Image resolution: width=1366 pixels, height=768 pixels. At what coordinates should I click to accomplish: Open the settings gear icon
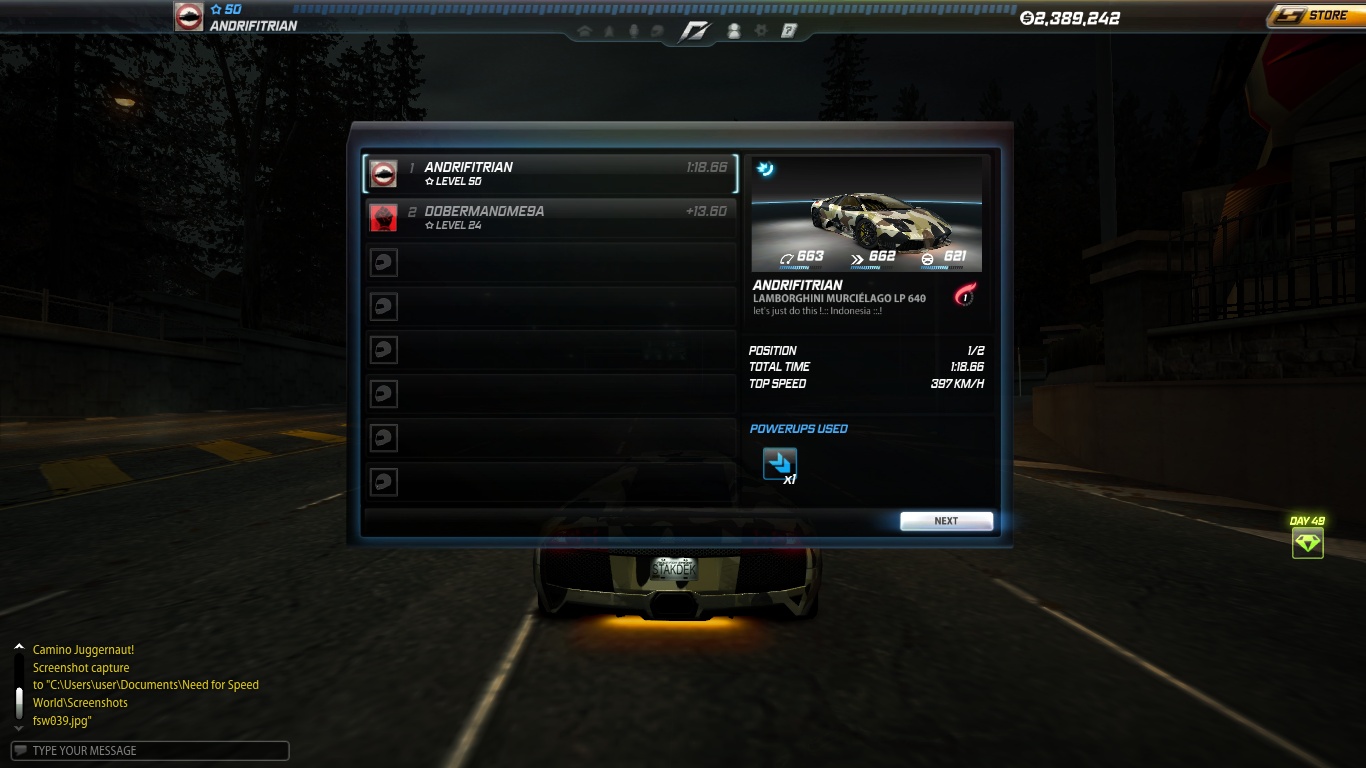tap(761, 31)
